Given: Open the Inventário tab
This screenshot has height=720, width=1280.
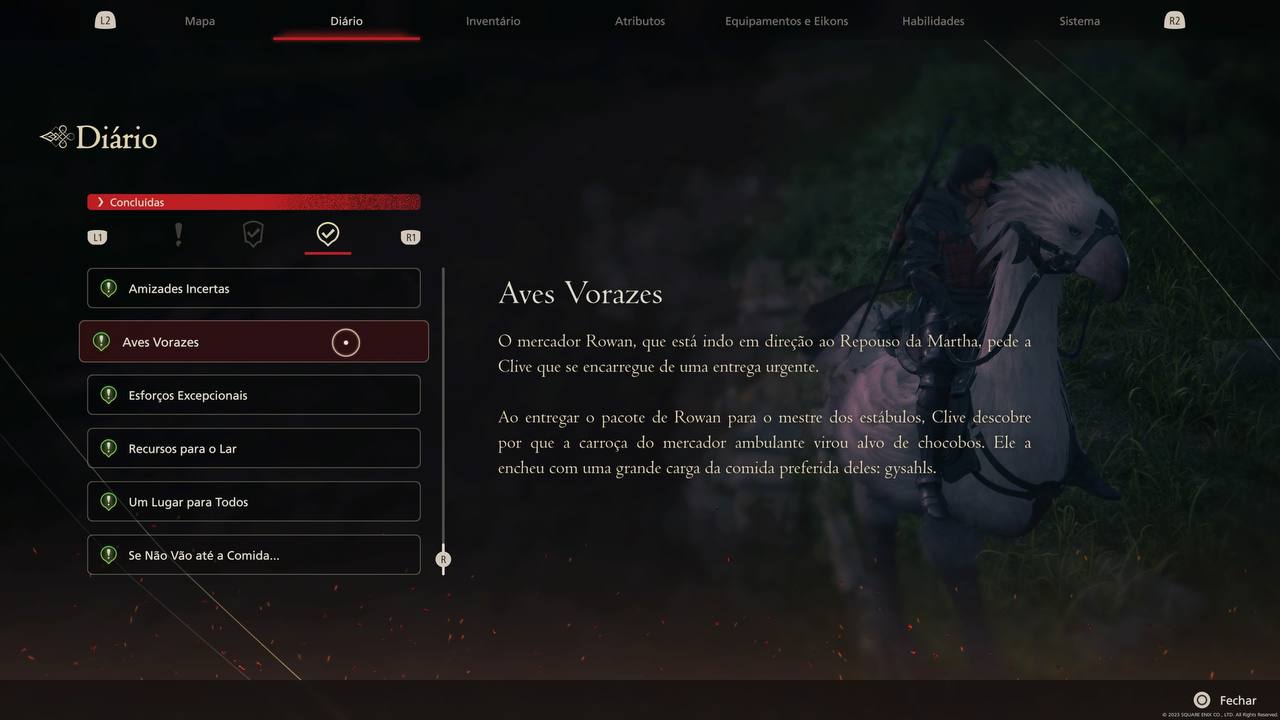Looking at the screenshot, I should click(493, 21).
